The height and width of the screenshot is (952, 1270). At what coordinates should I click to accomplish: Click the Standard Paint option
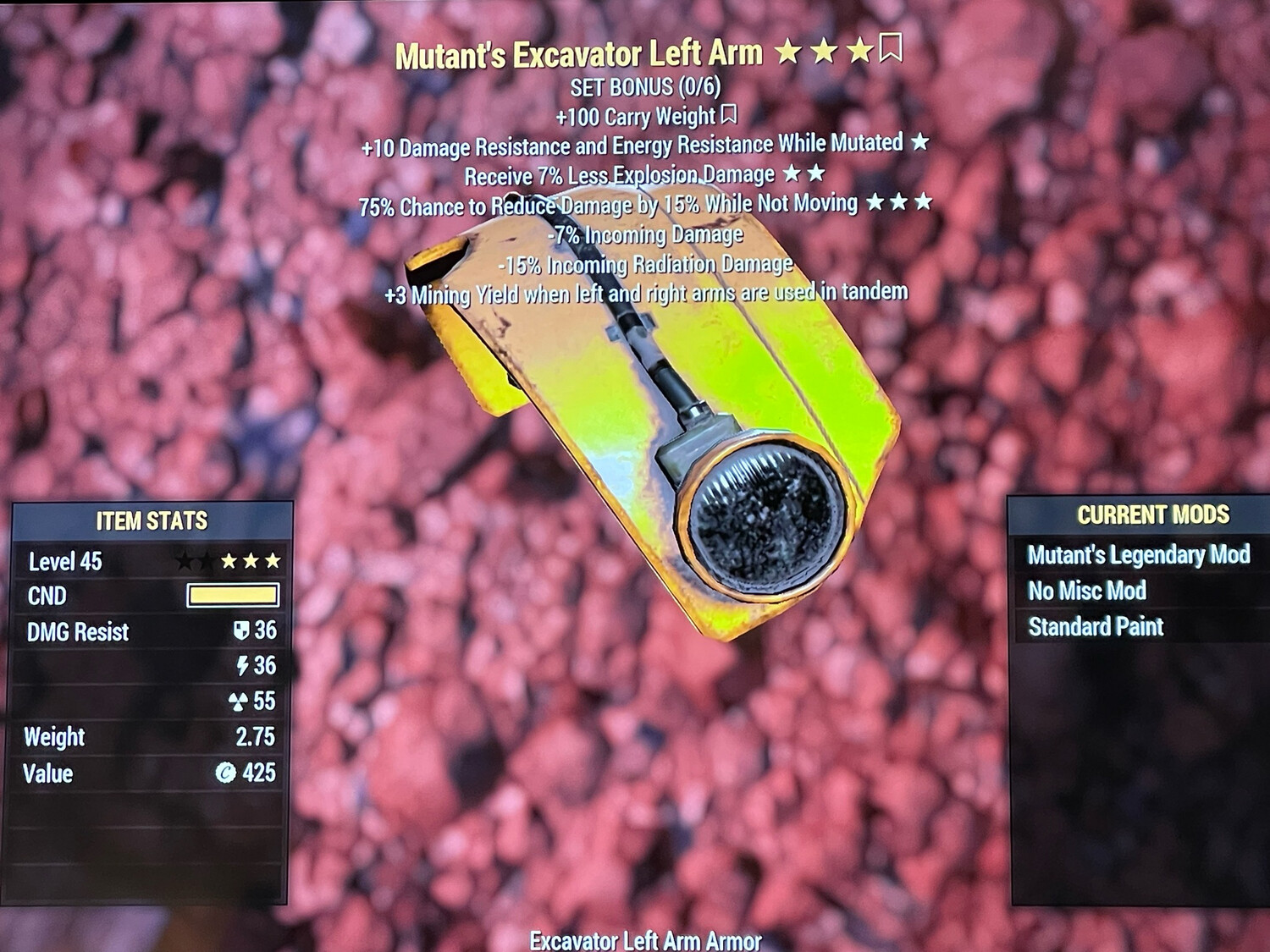[x=1095, y=628]
